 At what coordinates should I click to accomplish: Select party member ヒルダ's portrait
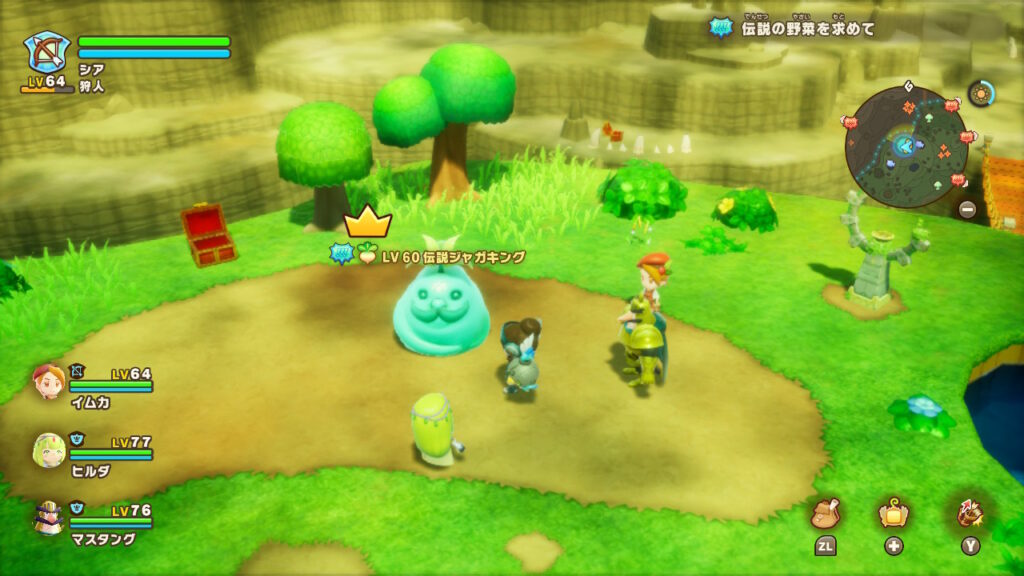[47, 449]
